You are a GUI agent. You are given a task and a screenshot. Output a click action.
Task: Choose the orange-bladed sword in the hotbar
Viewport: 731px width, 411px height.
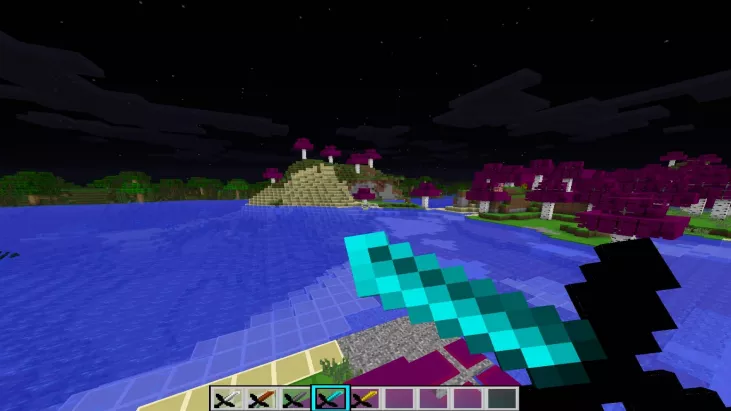pyautogui.click(x=260, y=399)
